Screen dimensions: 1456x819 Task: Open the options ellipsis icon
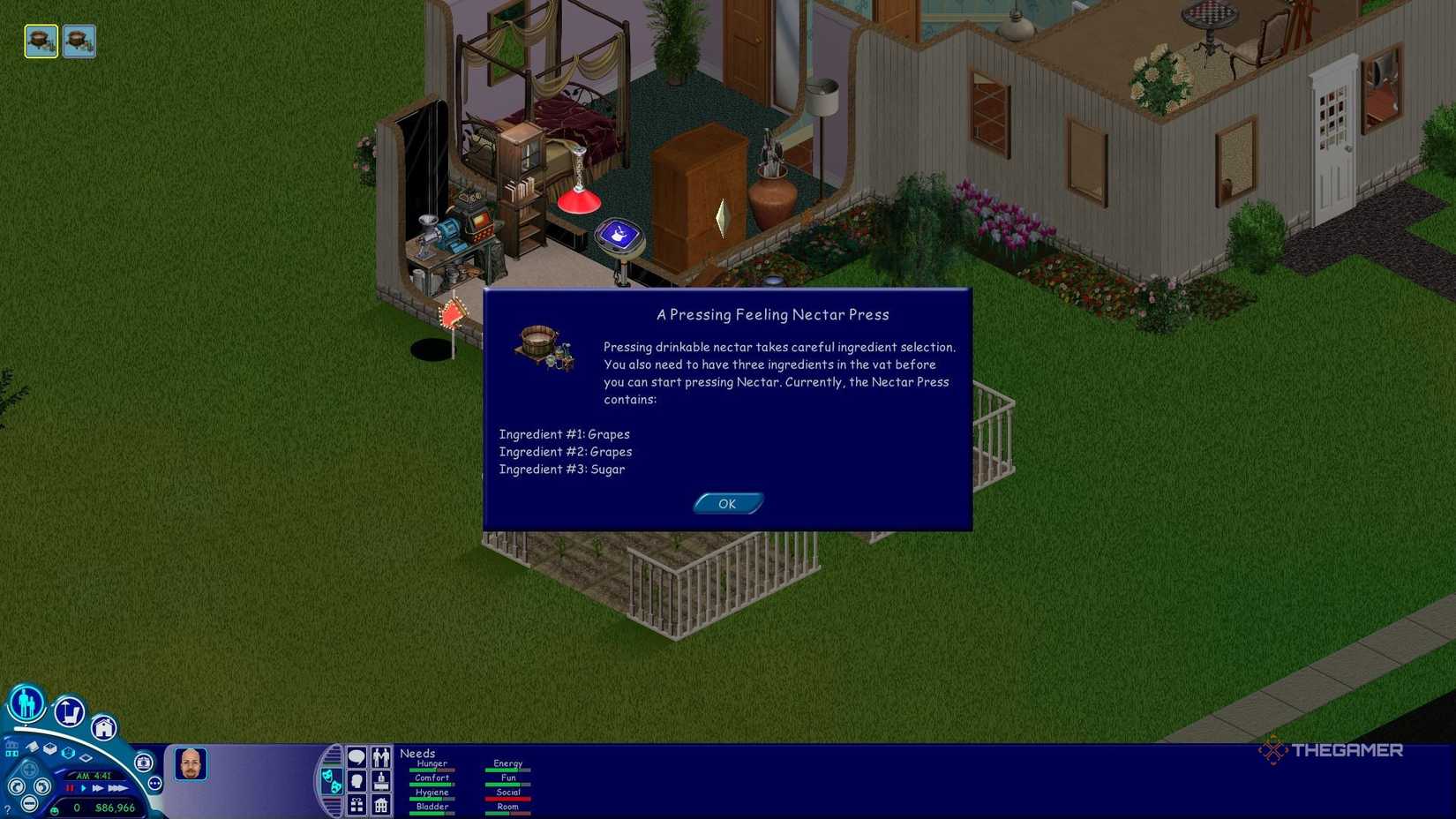(154, 783)
